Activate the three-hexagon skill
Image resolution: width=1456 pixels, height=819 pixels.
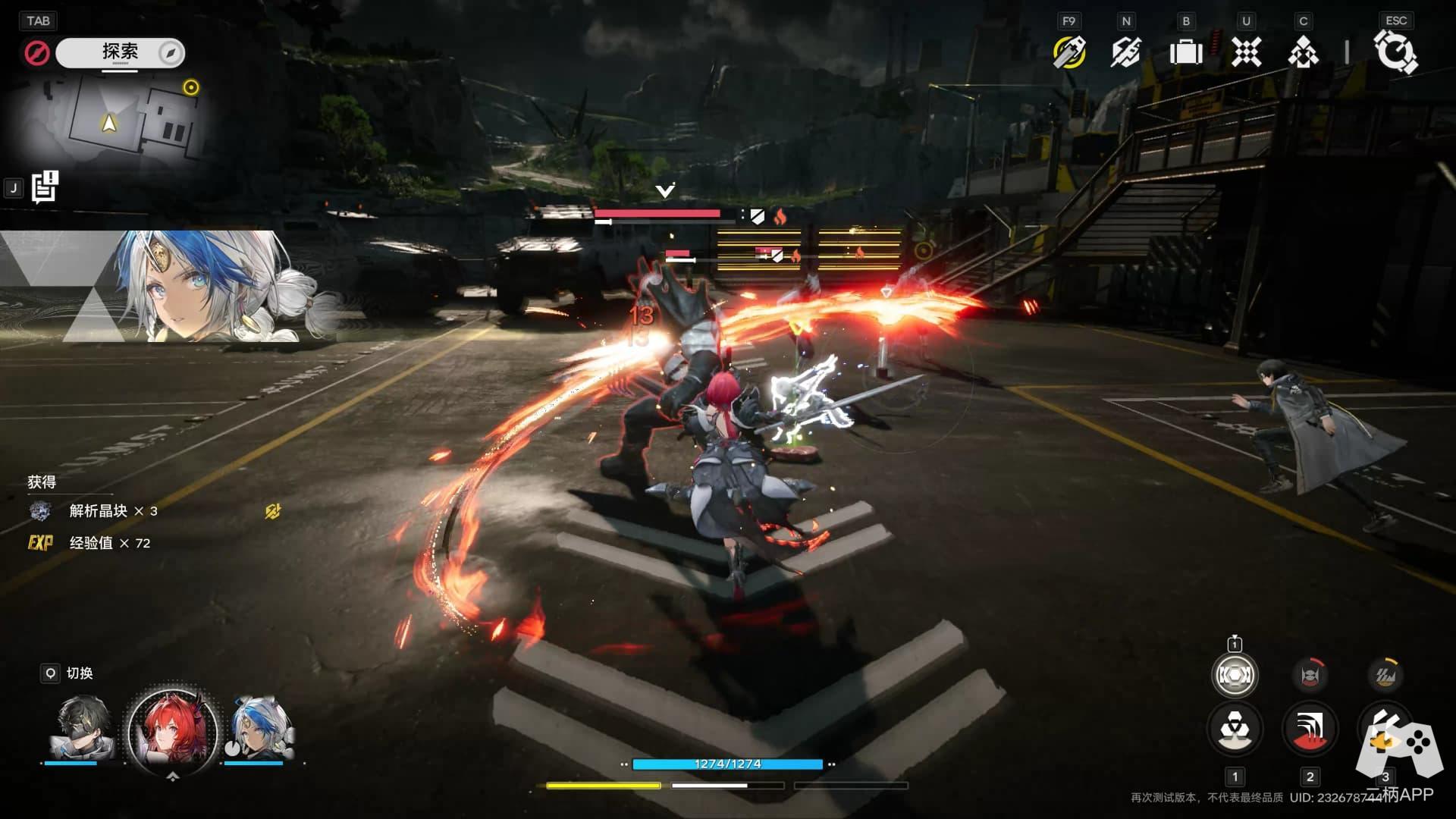1235,729
